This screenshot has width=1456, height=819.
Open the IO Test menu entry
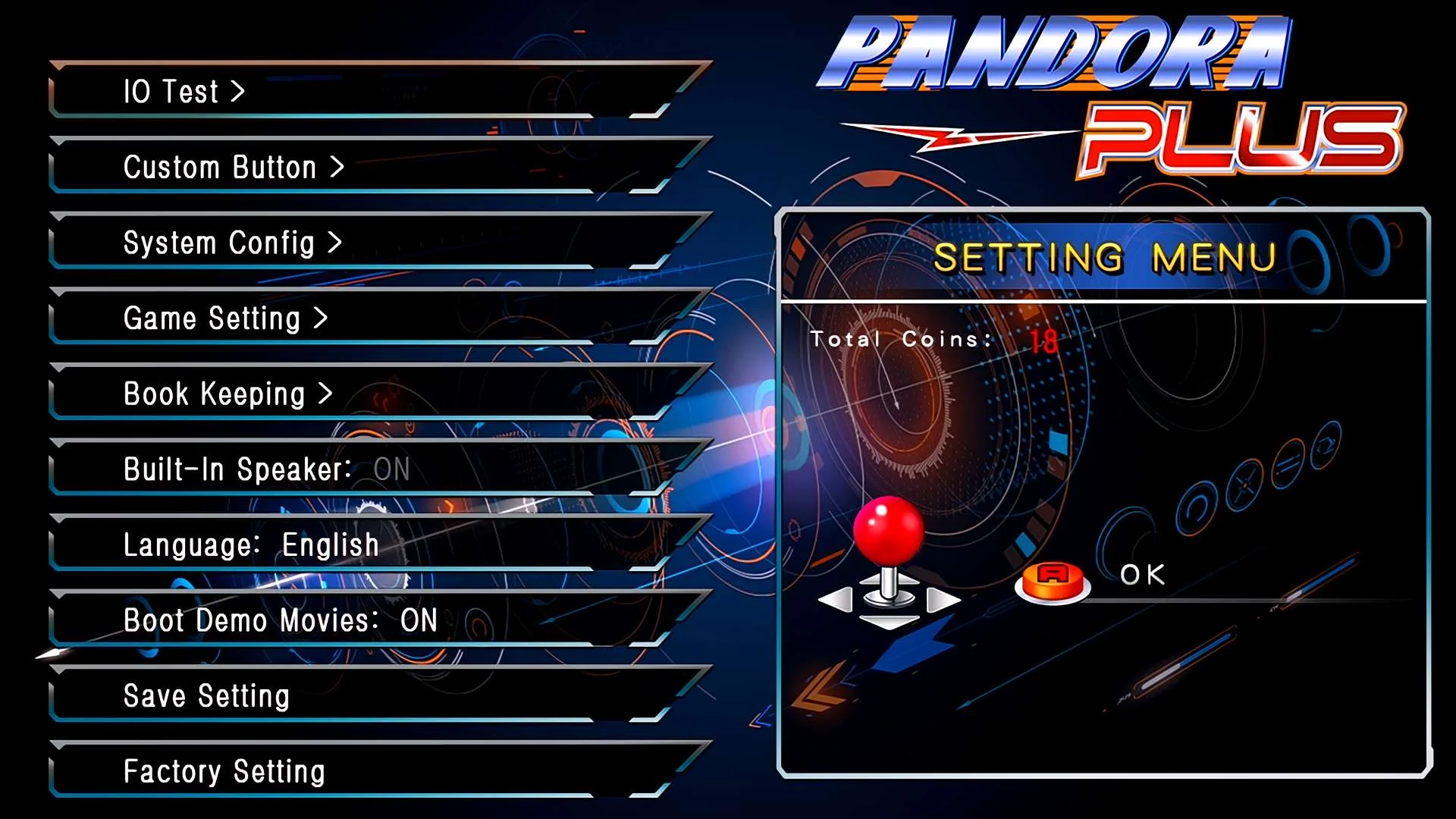coord(184,92)
